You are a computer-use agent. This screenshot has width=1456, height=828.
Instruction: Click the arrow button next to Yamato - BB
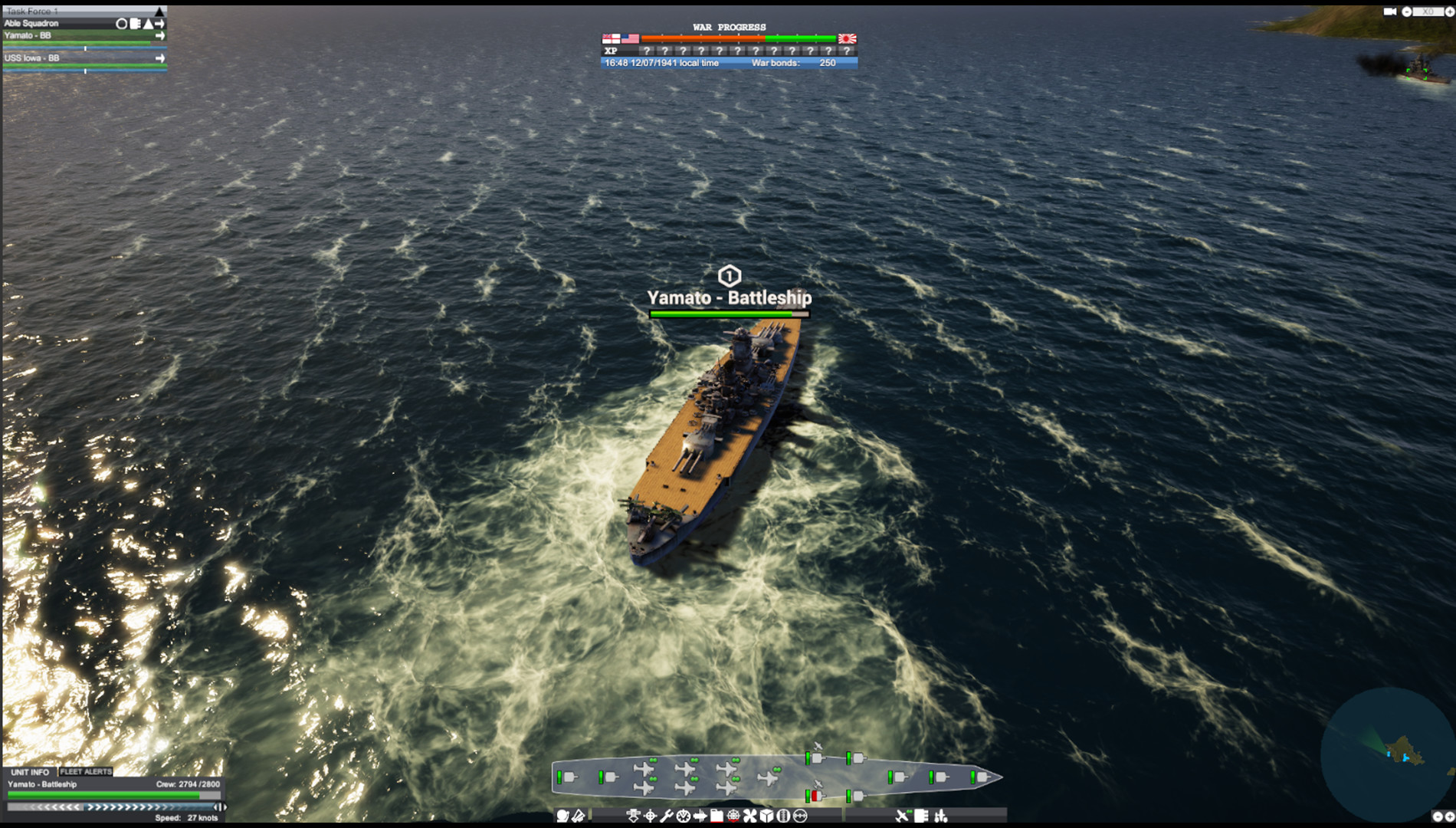160,36
